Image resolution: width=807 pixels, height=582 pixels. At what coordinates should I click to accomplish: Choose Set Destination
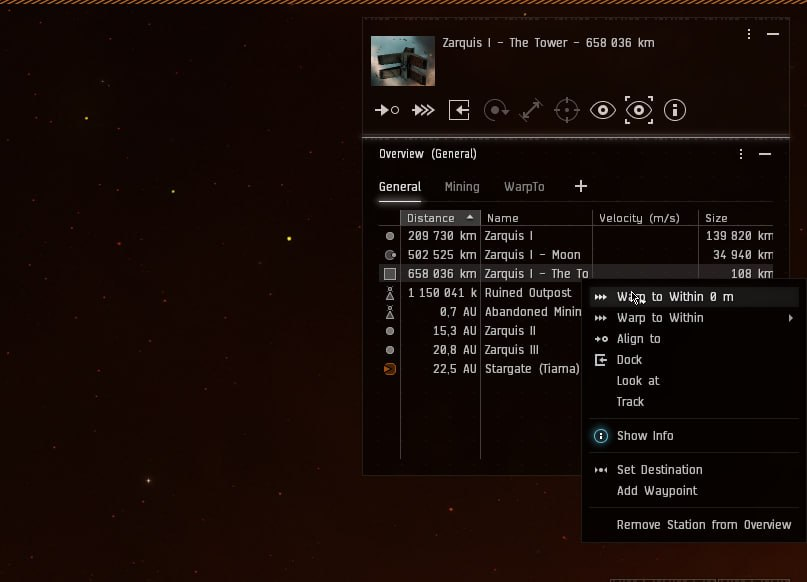(659, 470)
